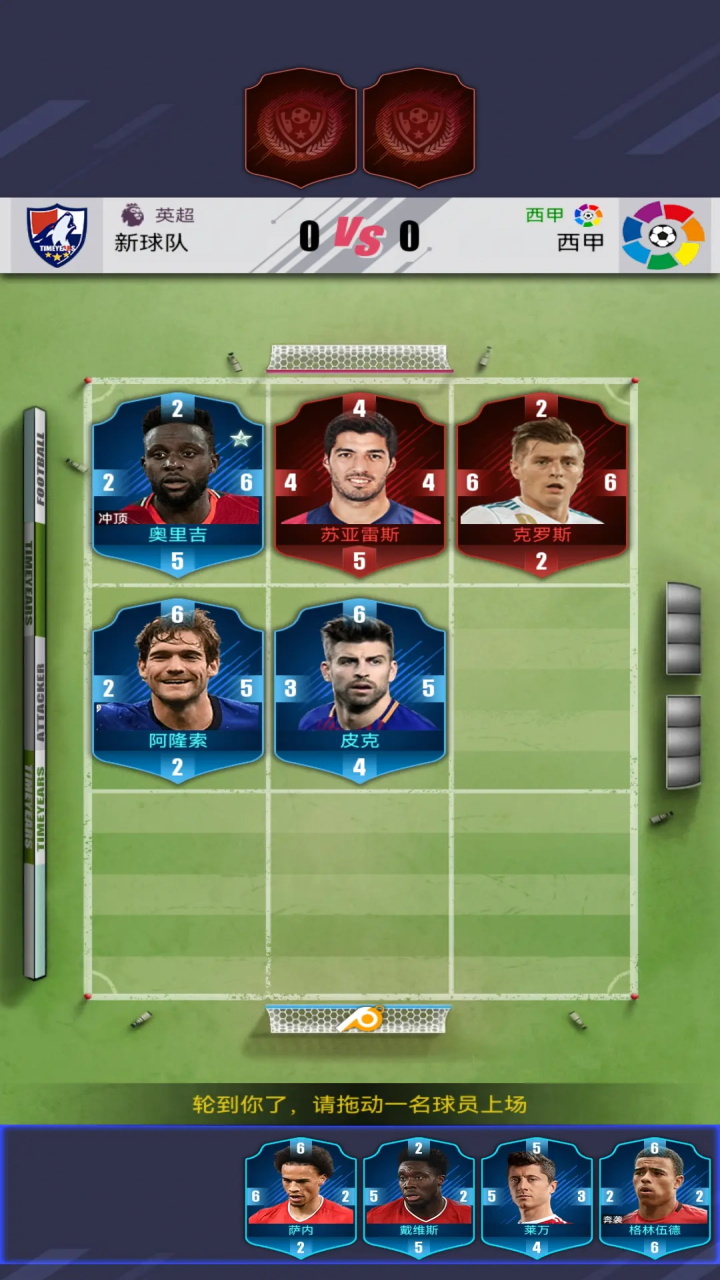Viewport: 720px width, 1280px height.
Task: Tap the 克罗斯 card on the board
Action: tap(542, 485)
